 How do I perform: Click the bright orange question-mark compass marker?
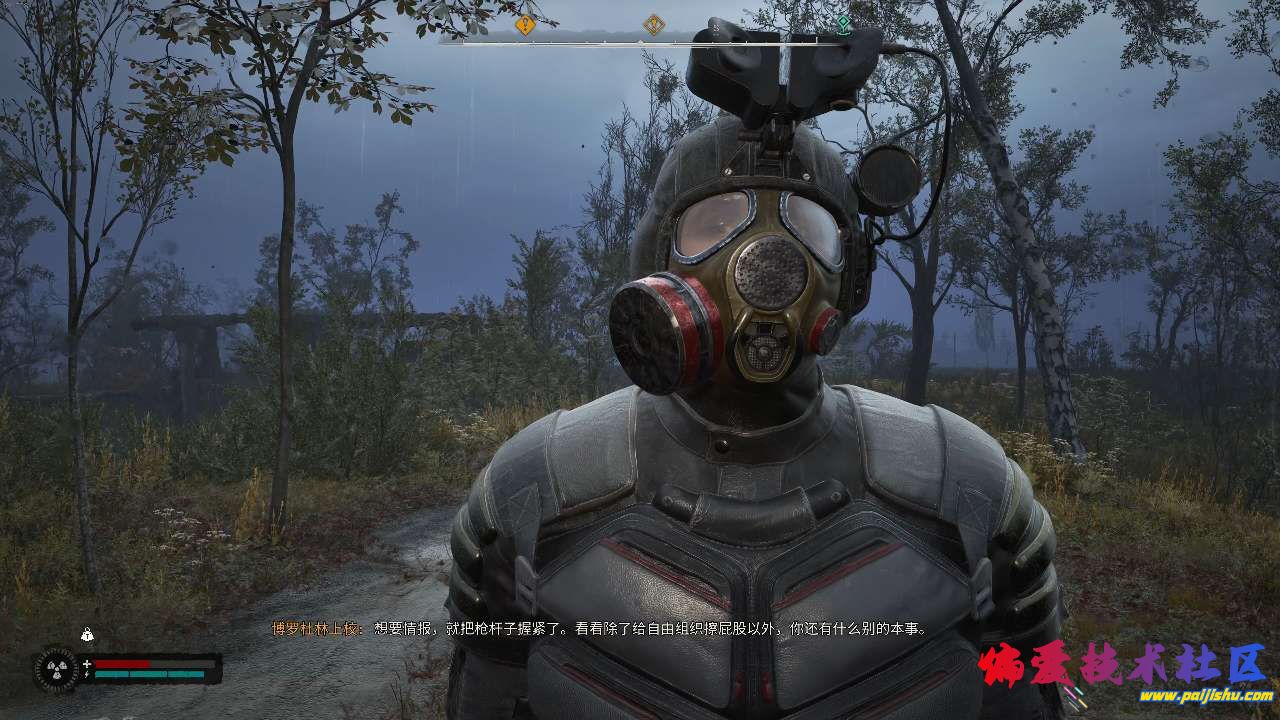[x=525, y=25]
